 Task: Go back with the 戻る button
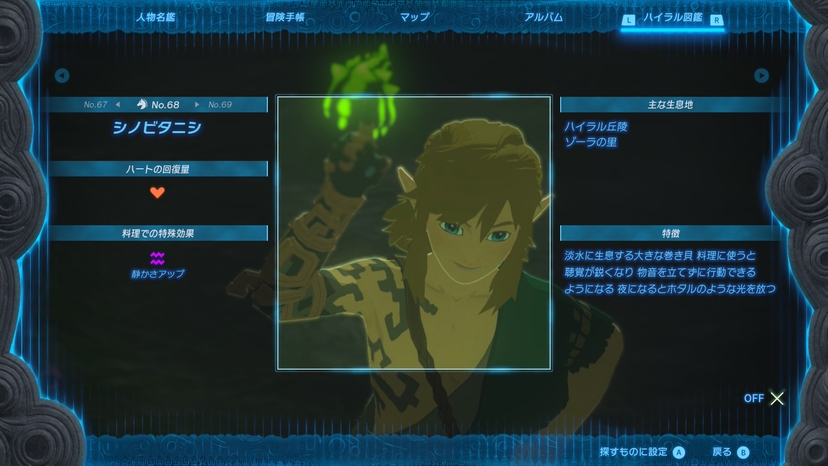coord(730,452)
